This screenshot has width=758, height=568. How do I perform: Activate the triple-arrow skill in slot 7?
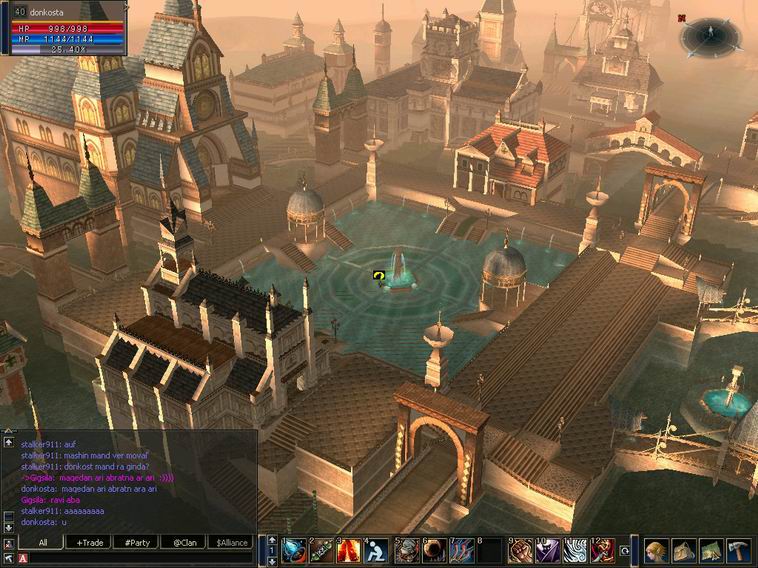point(462,550)
